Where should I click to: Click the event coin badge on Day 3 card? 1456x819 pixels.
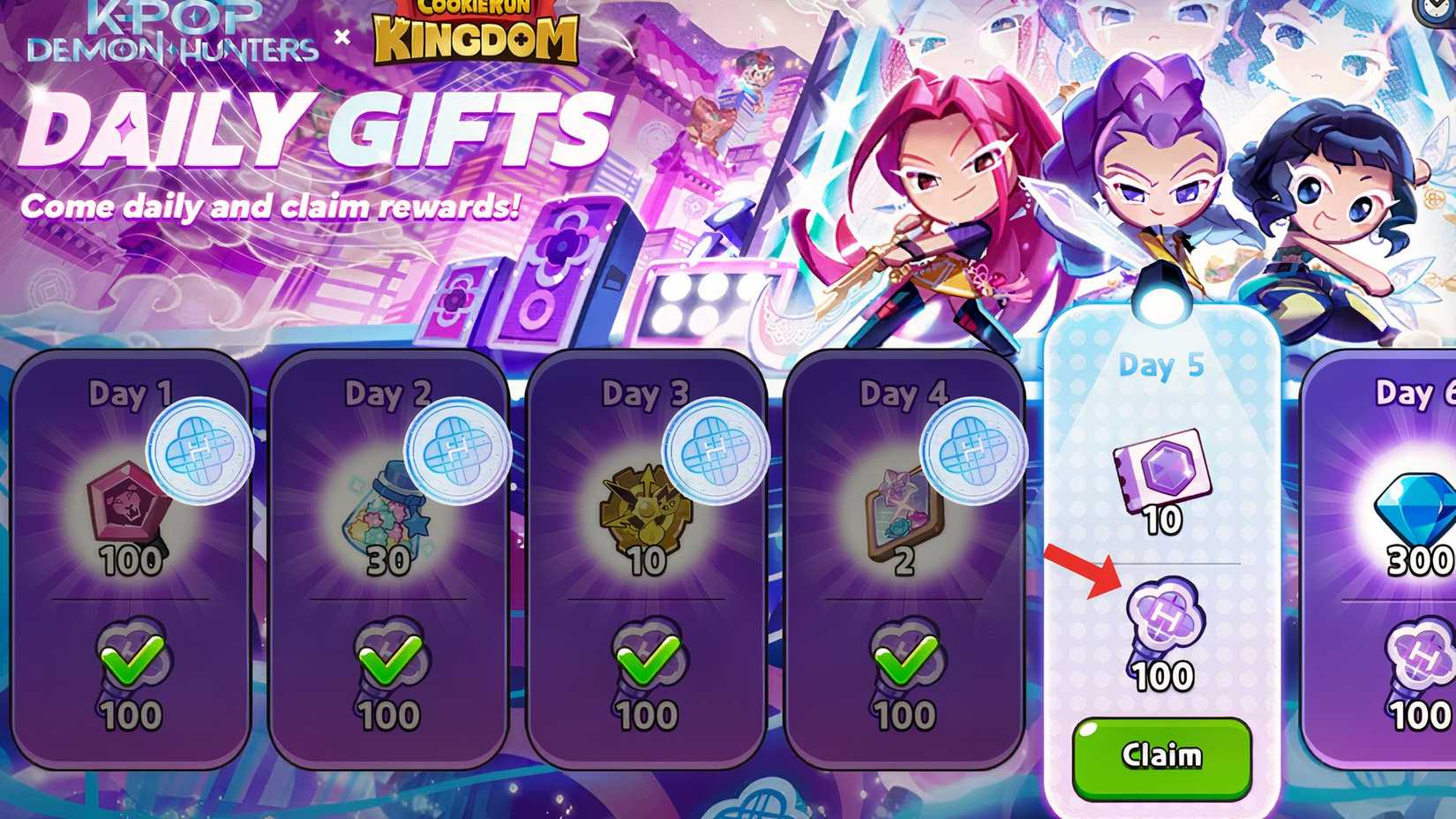[715, 450]
